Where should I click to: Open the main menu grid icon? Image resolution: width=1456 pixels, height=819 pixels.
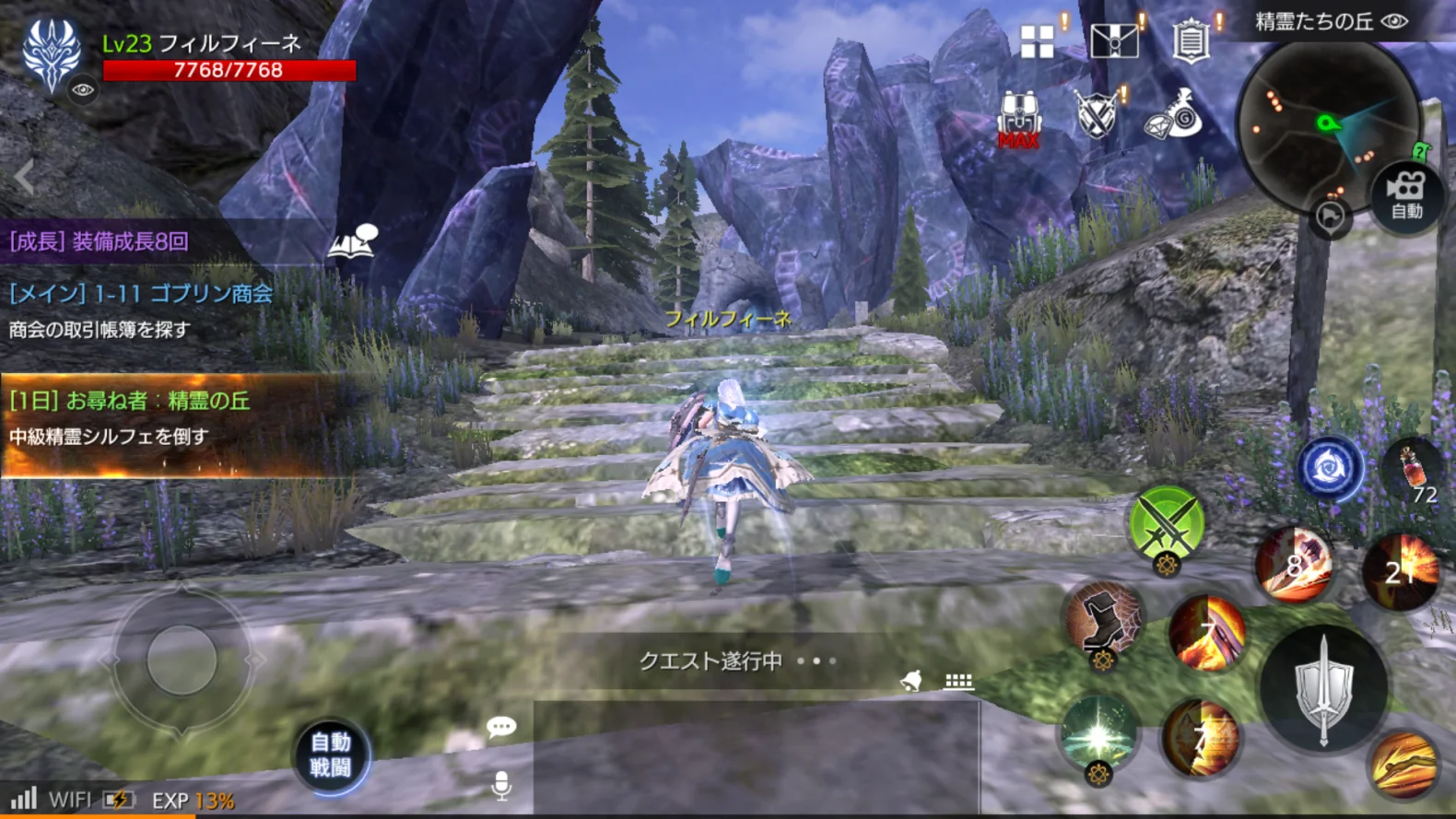(1037, 41)
